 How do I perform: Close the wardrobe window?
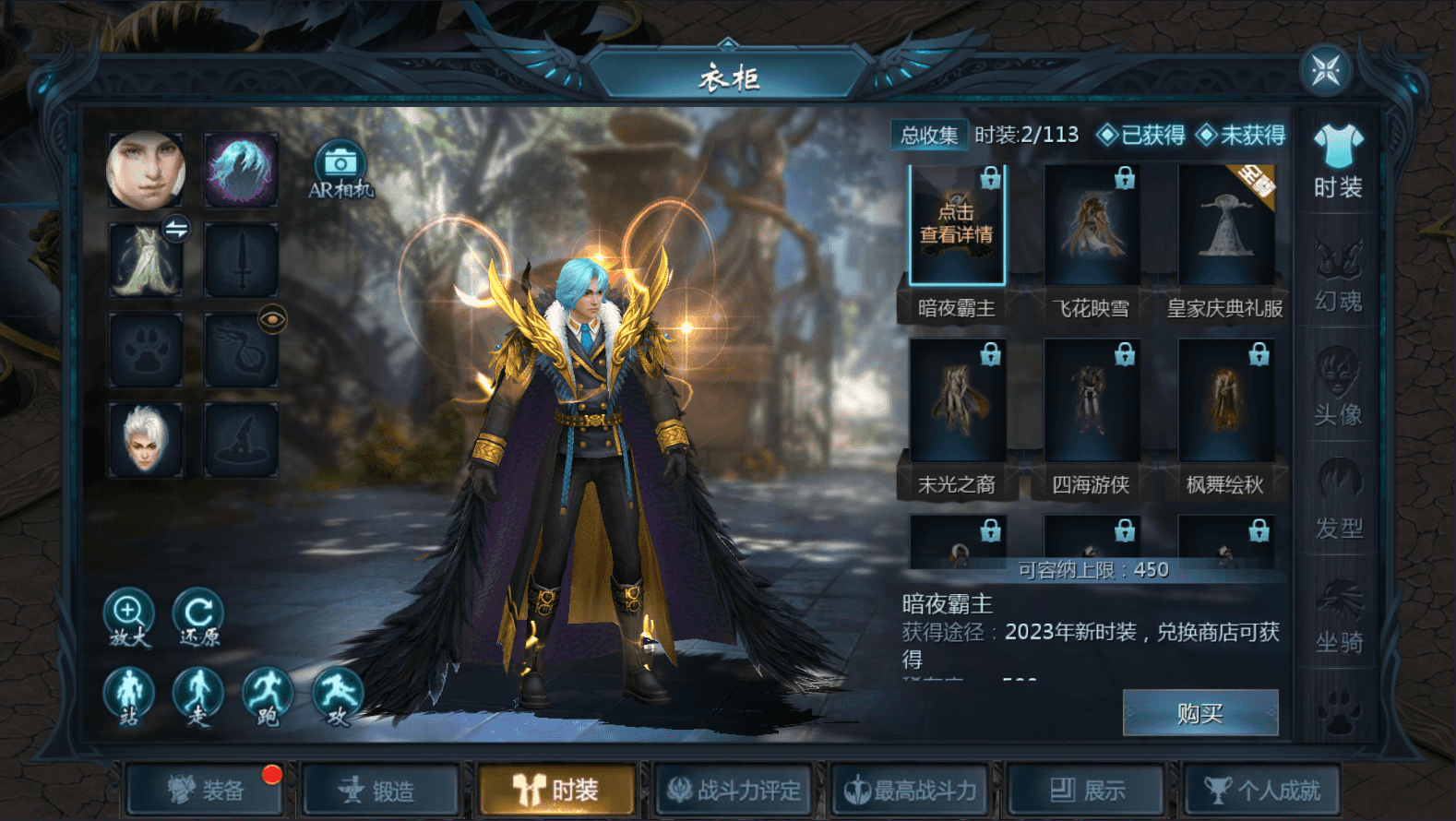pos(1326,70)
